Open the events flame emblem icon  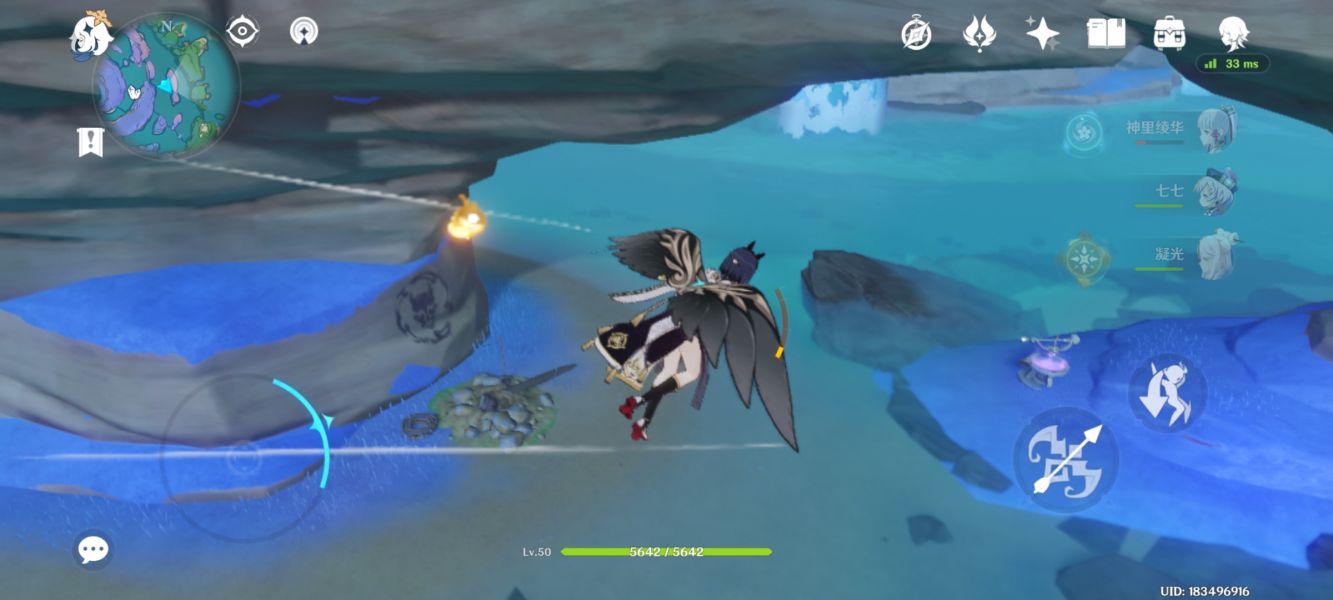click(x=979, y=34)
